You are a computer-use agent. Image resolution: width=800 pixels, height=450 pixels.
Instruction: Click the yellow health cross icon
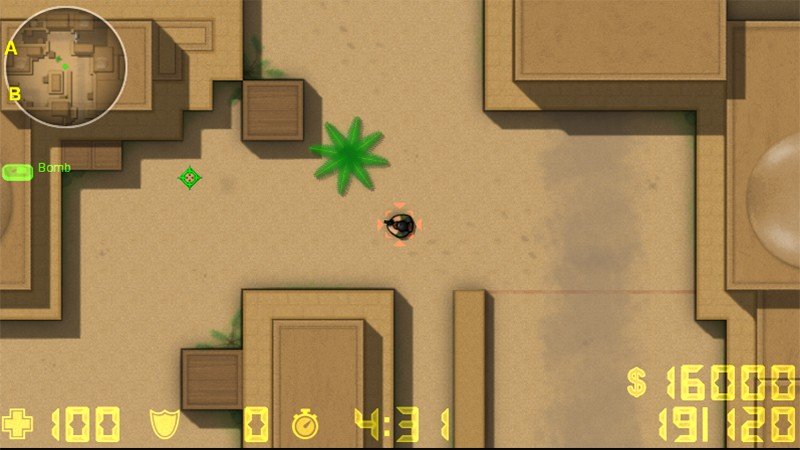point(18,424)
